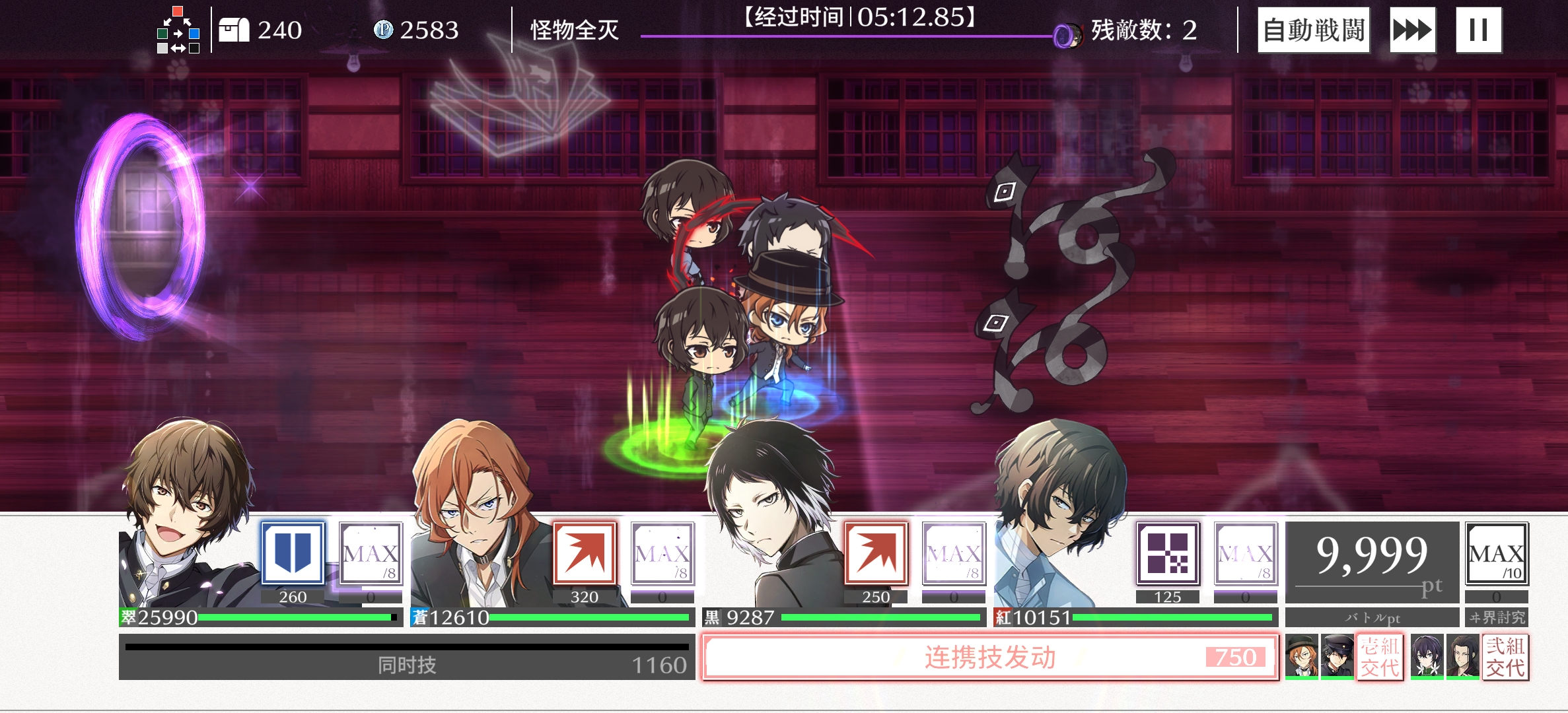This screenshot has height=713, width=1568.
Task: Toggle the fast-forward battle speed control
Action: (x=1412, y=29)
